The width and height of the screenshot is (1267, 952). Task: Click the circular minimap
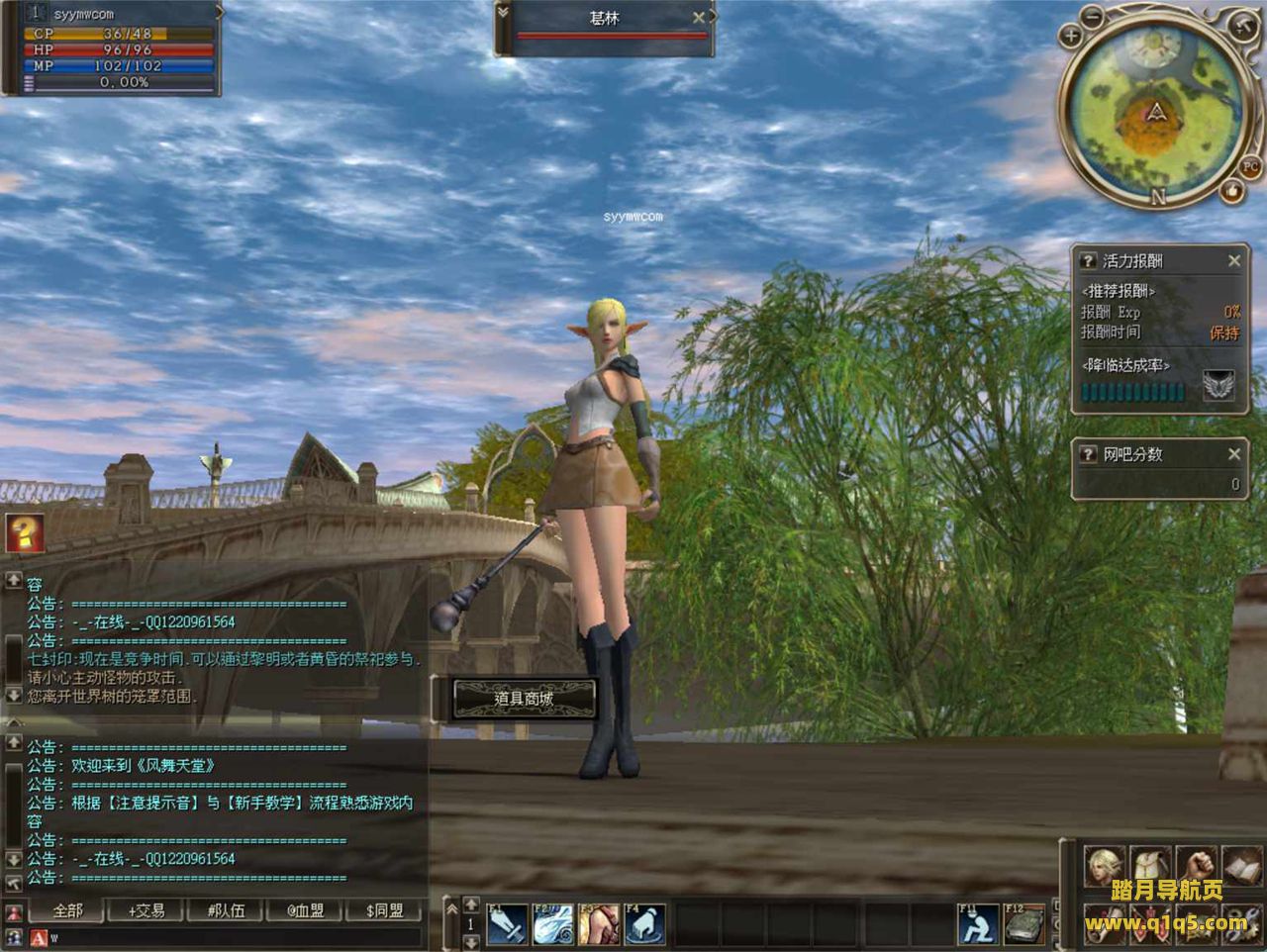pos(1154,111)
